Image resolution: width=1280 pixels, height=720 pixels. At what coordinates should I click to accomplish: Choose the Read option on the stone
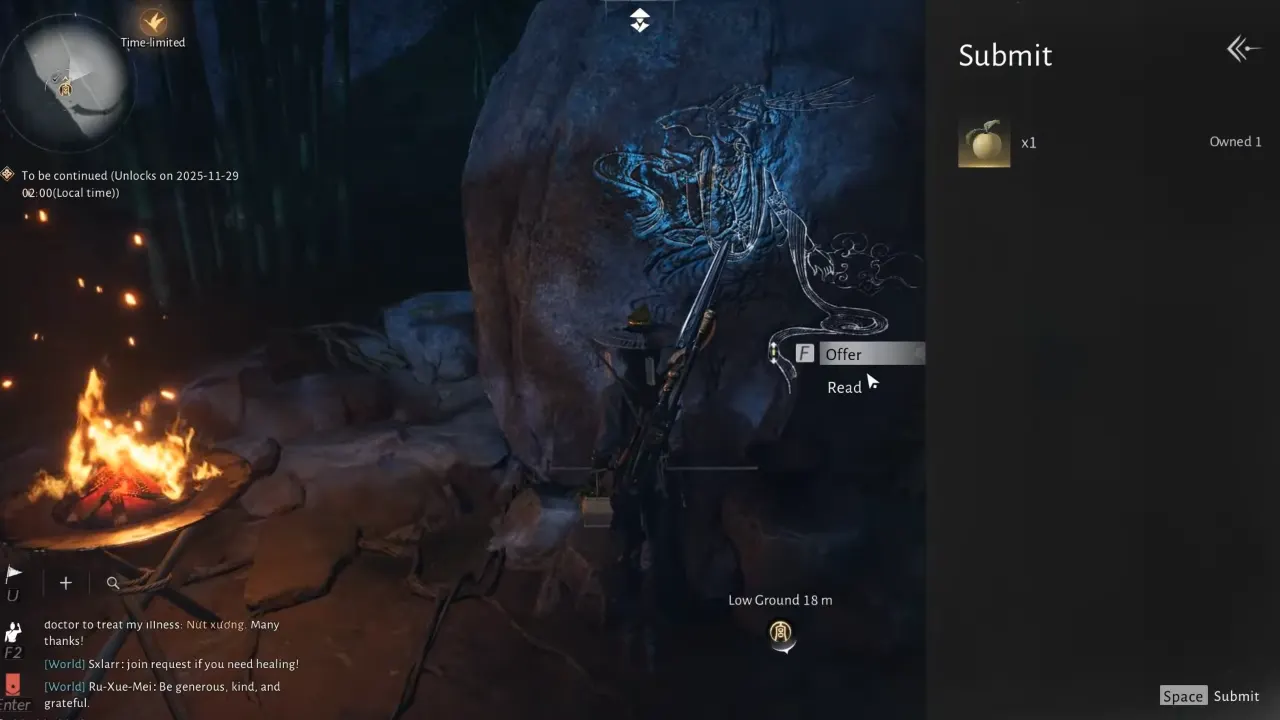pos(844,387)
